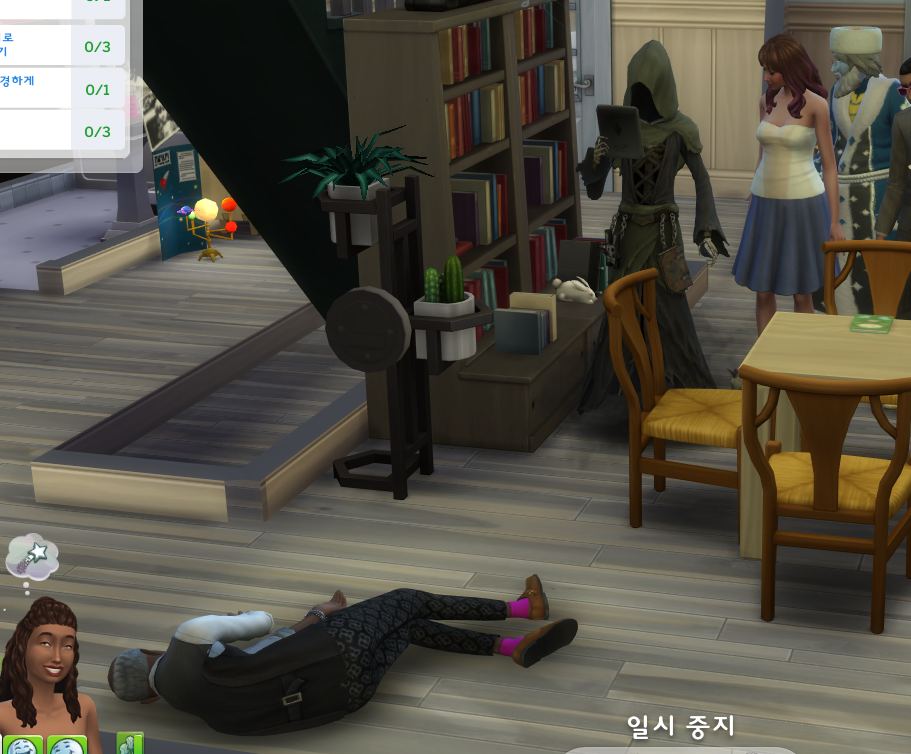Open the goal row ending in 로

[x=62, y=45]
